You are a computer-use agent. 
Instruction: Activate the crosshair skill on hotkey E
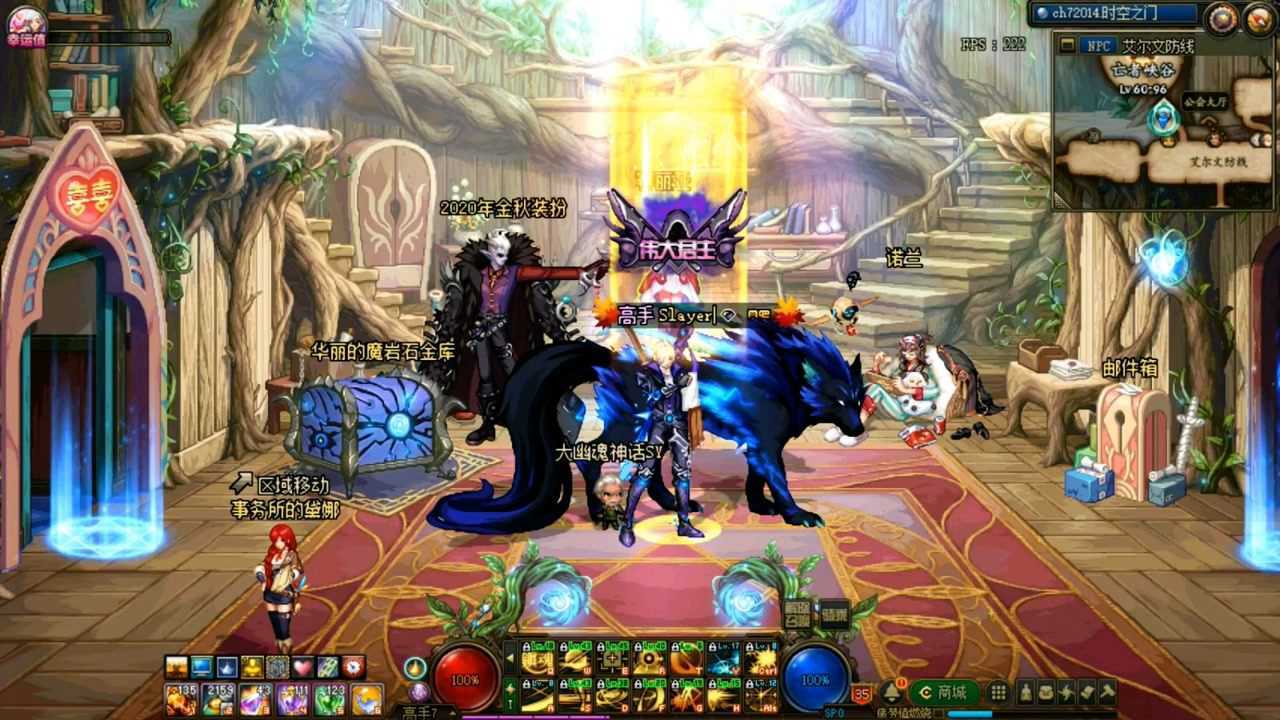613,661
